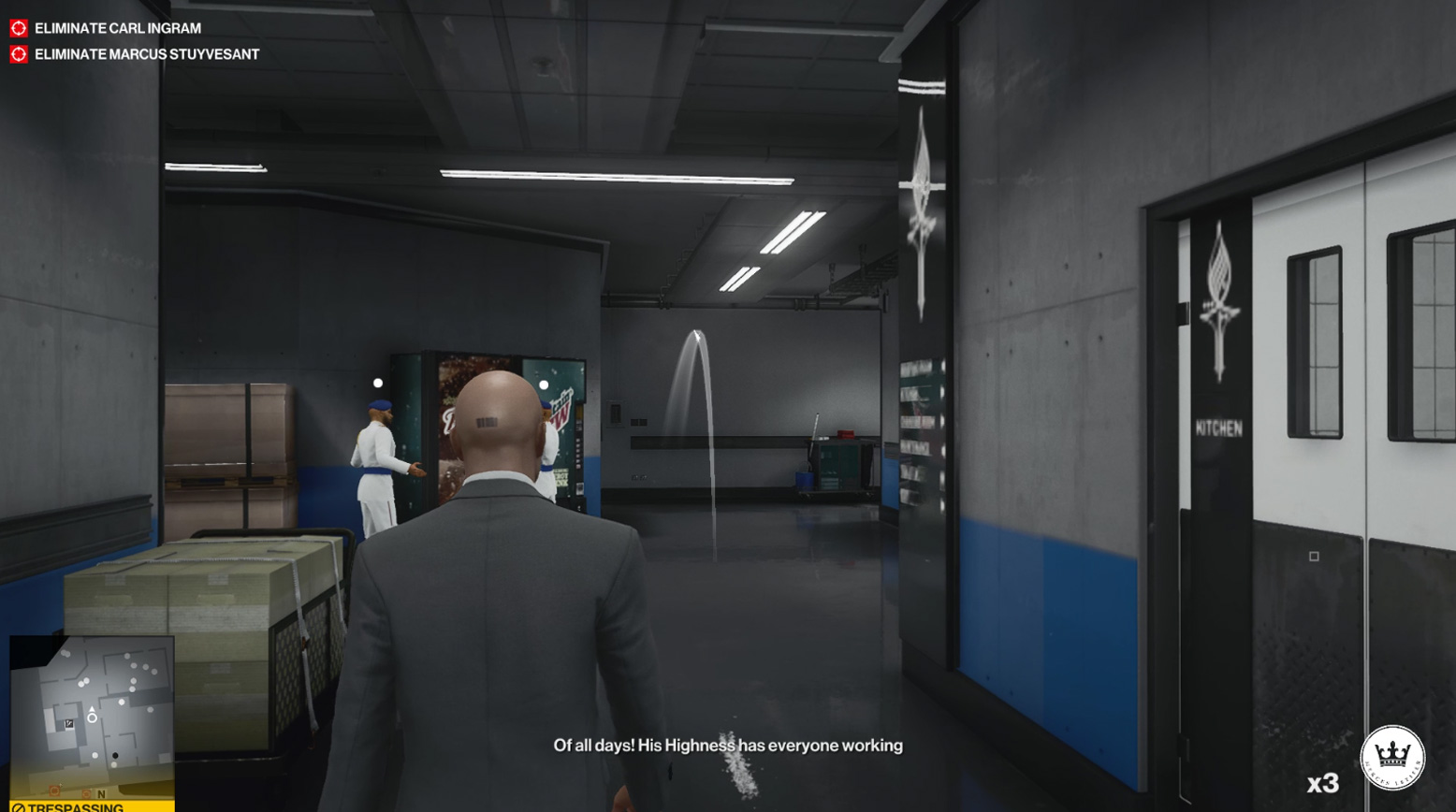Click the trespassing prohibition symbol

pos(21,805)
